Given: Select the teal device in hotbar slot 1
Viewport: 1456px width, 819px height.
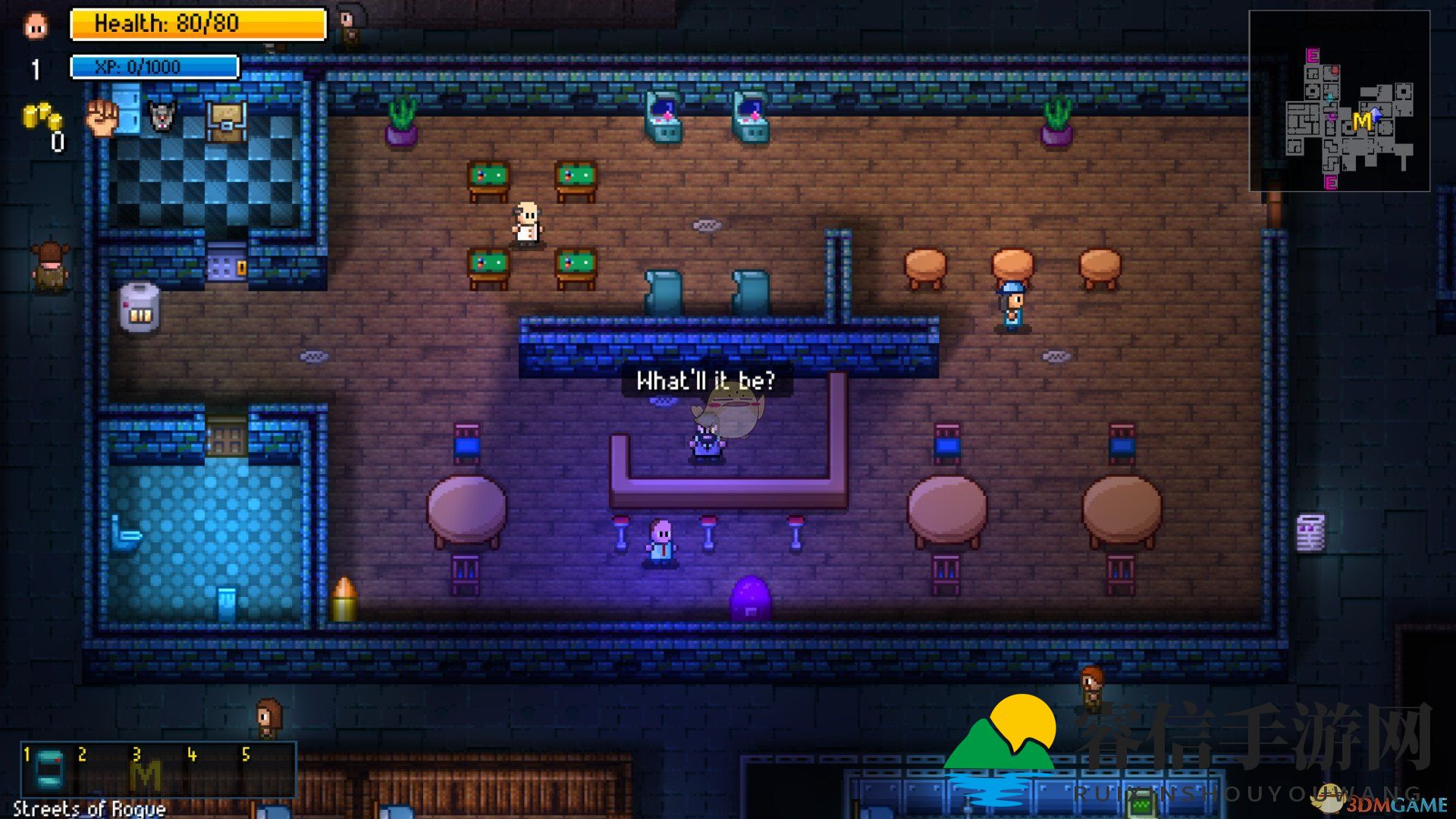Looking at the screenshot, I should [x=50, y=771].
